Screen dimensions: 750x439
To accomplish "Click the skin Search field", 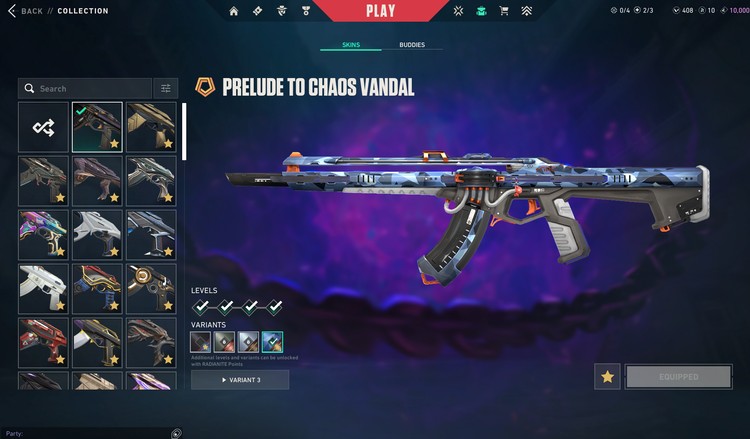I will click(85, 88).
